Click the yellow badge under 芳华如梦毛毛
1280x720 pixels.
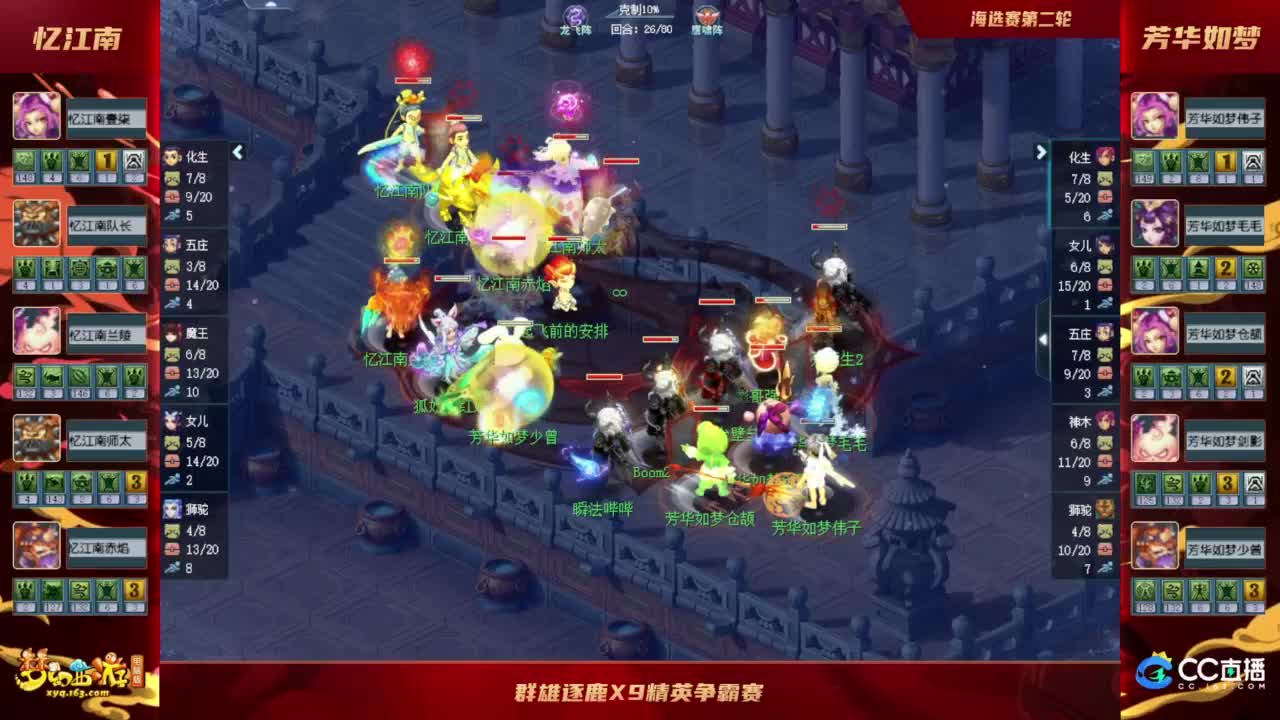[1224, 268]
